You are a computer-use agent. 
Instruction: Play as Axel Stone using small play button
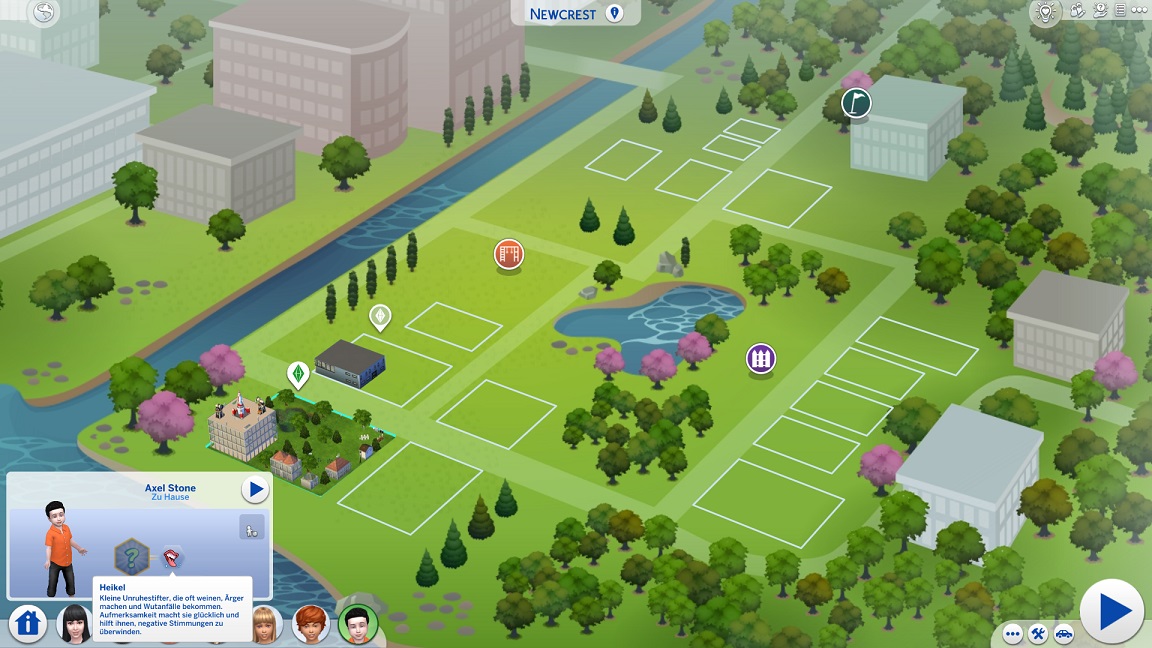point(256,490)
